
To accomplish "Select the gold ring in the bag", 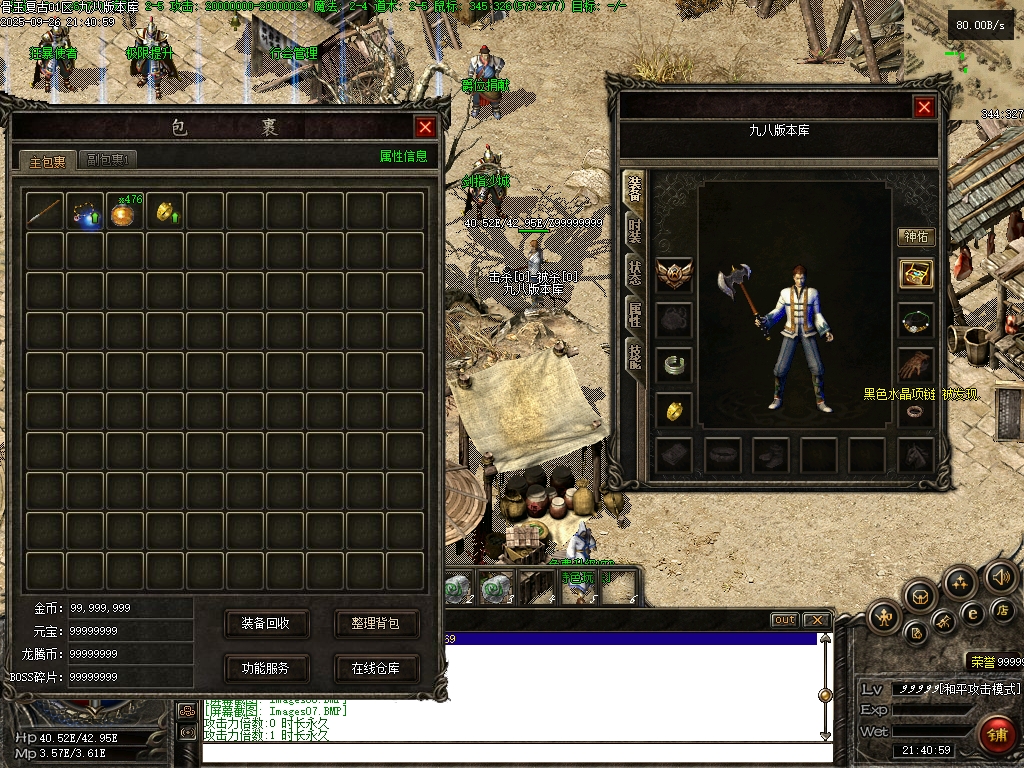I will tap(165, 211).
